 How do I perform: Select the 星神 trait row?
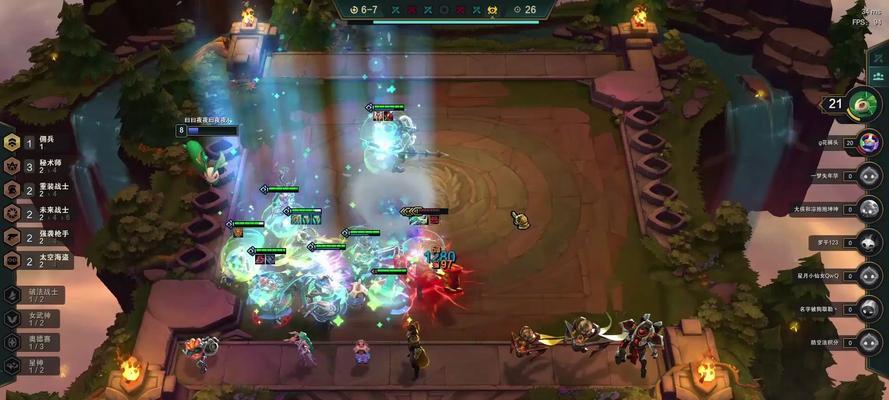click(30, 366)
